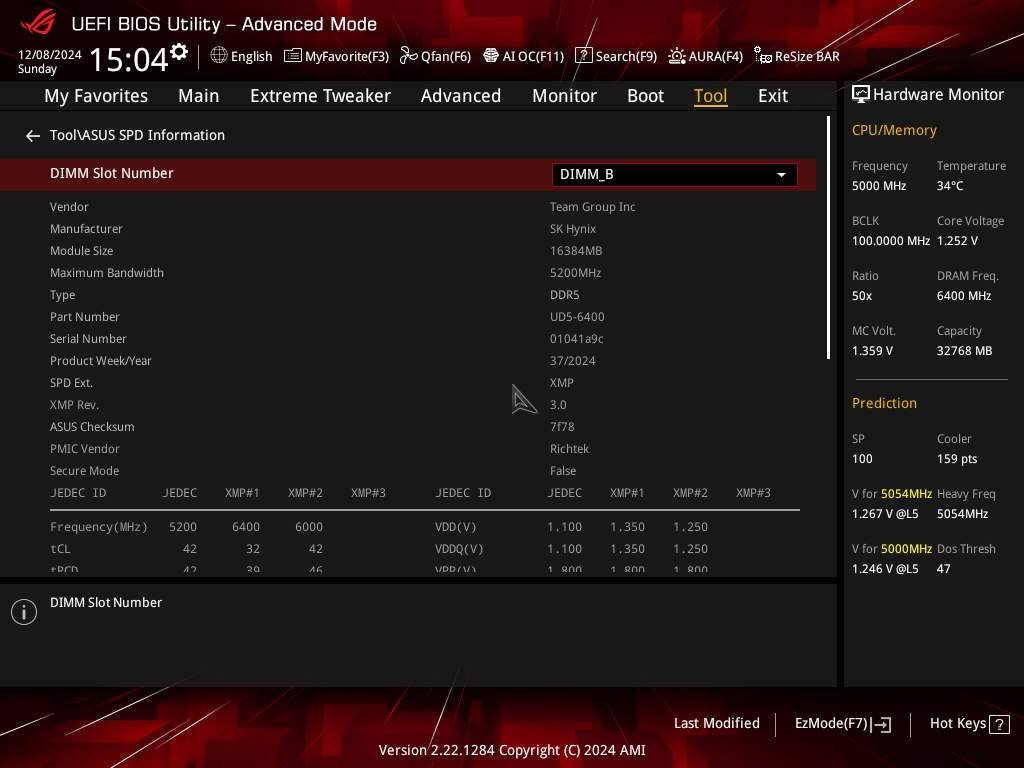Switch to EzMode(F7)
1024x768 pixels.
(x=842, y=723)
